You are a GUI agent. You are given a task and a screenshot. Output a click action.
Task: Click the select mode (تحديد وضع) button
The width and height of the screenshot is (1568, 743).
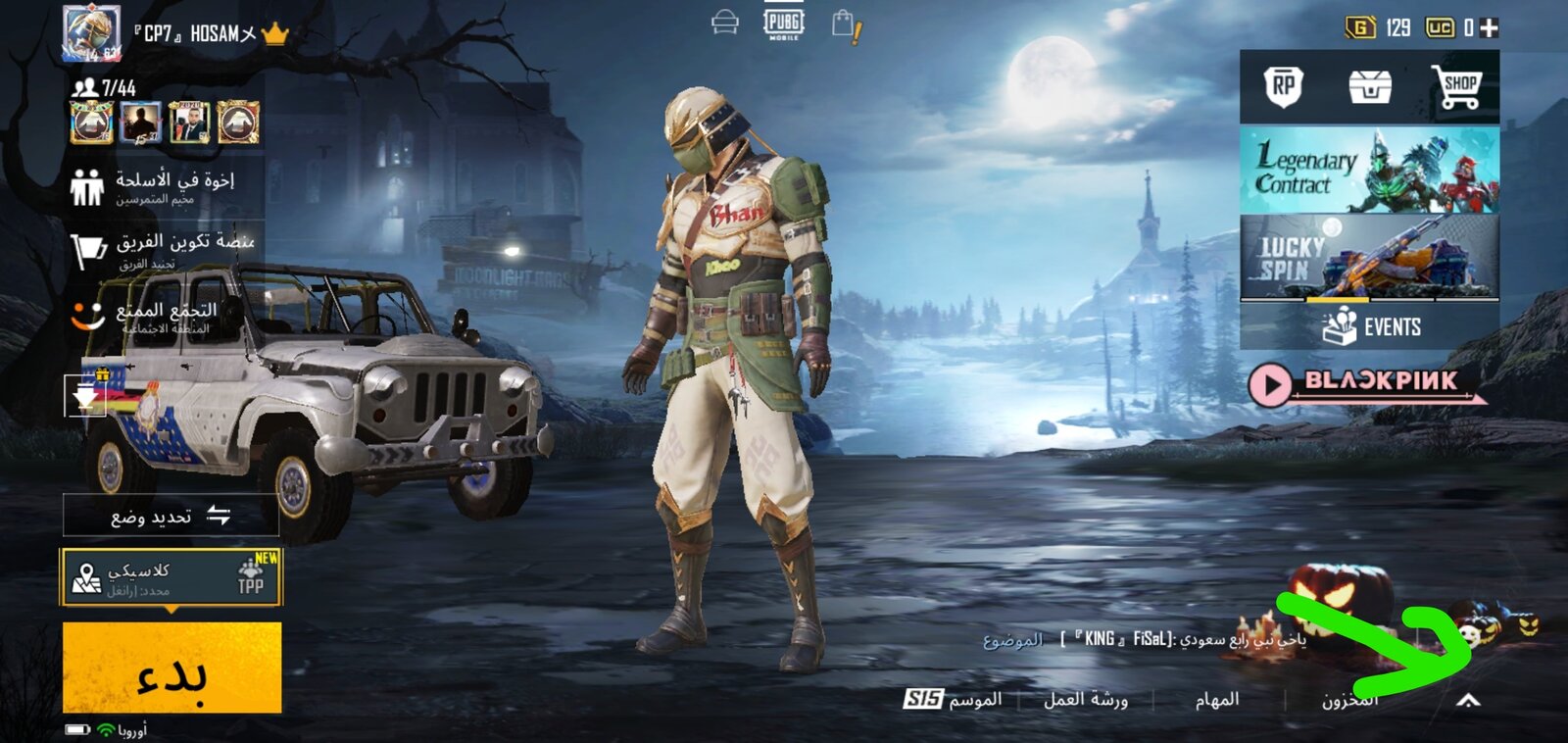pos(171,516)
